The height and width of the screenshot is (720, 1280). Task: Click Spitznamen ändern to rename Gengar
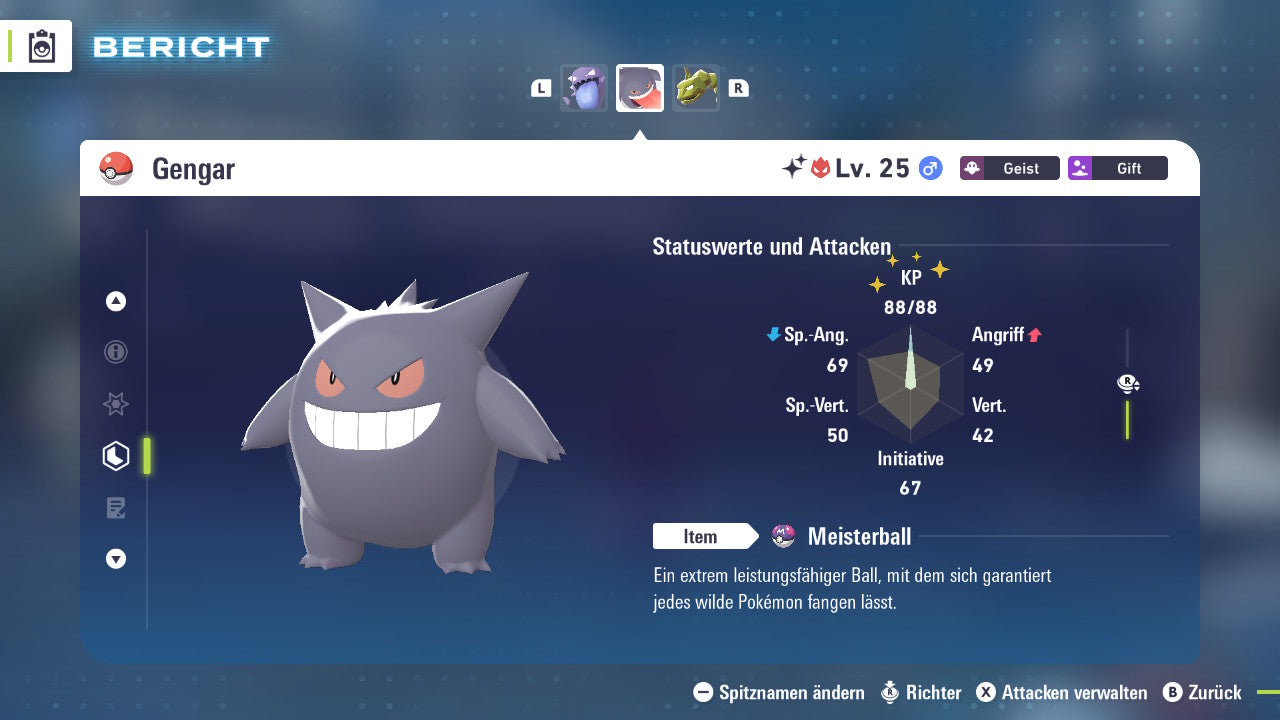(789, 692)
